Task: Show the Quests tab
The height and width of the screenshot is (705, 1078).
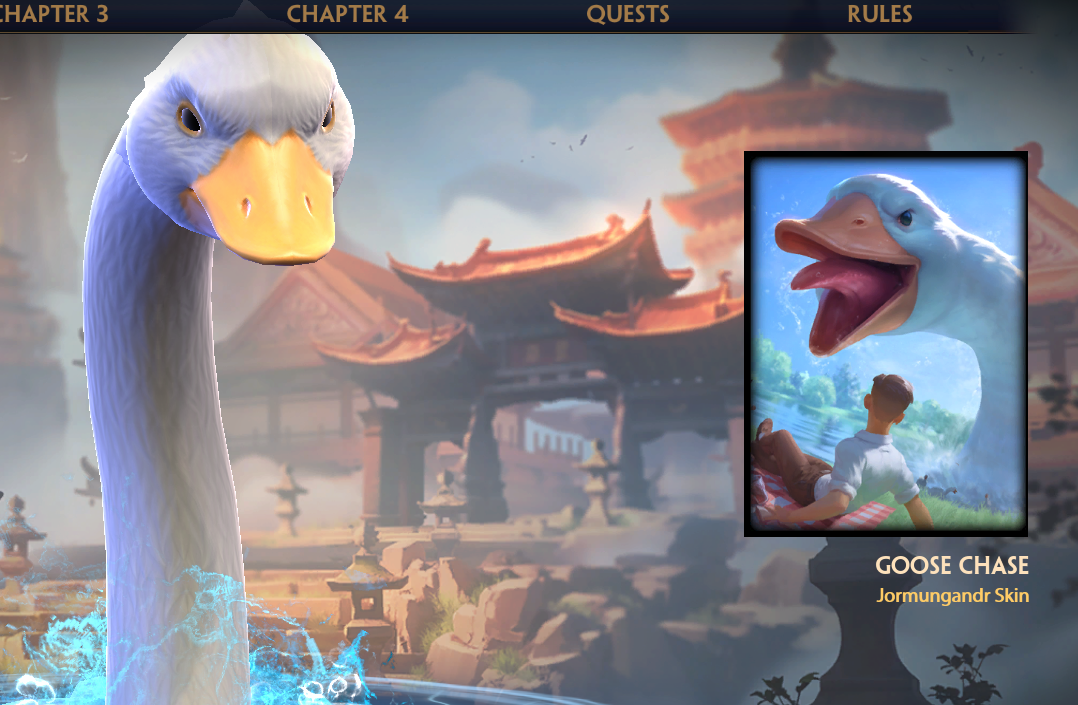Action: 627,14
